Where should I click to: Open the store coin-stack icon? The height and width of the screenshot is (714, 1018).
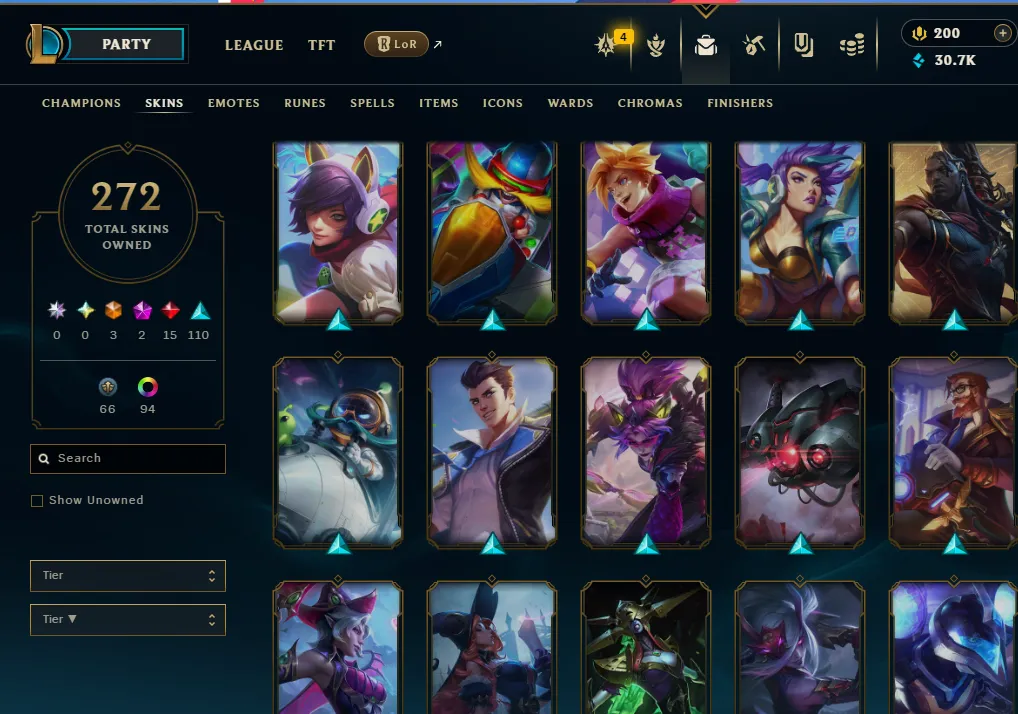[852, 45]
